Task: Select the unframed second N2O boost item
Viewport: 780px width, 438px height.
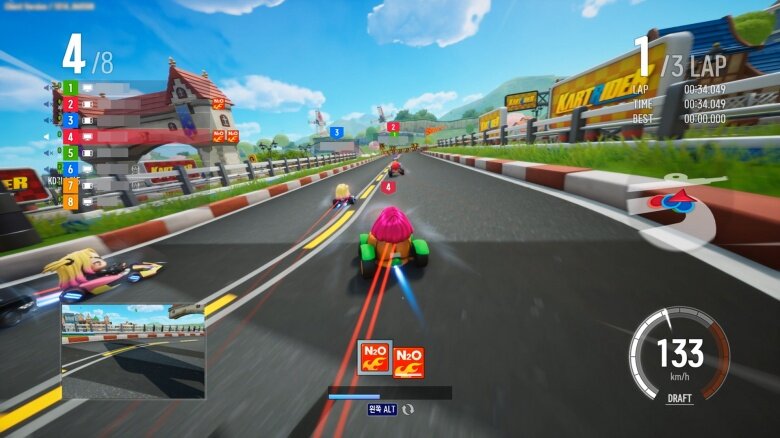Action: point(408,362)
